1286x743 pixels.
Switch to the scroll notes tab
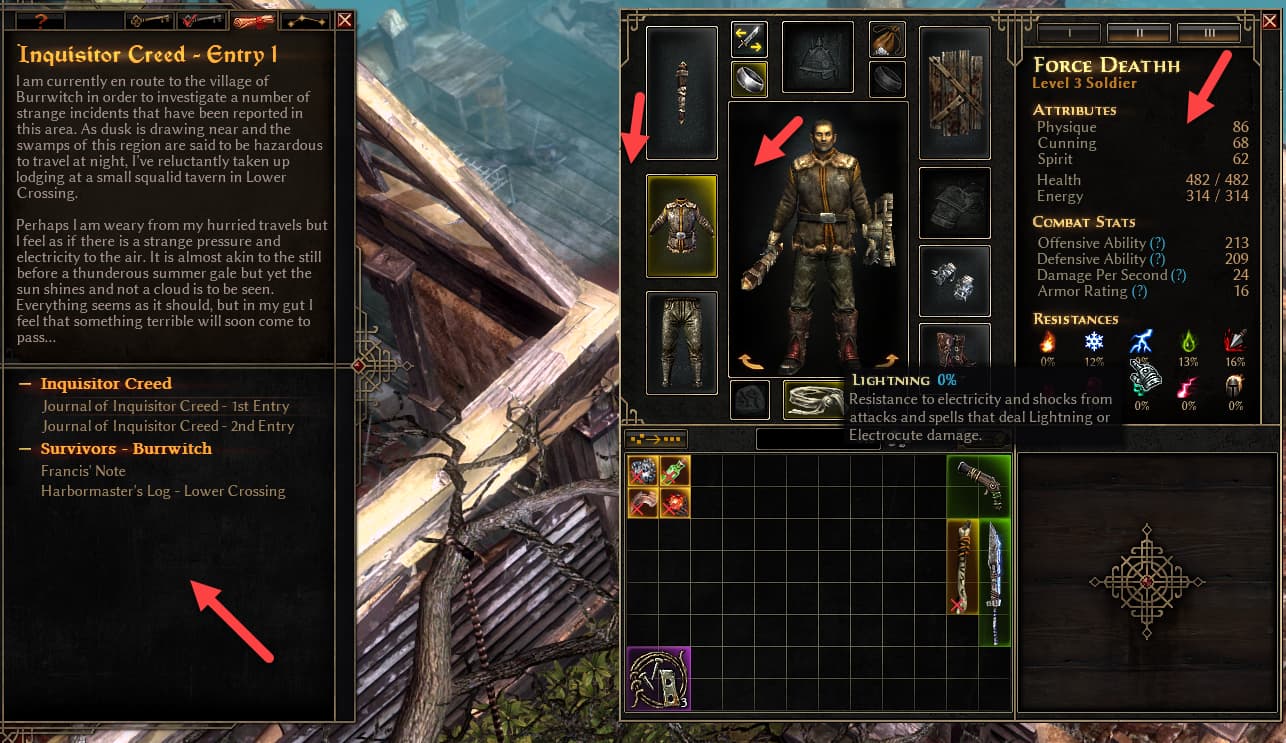click(253, 20)
